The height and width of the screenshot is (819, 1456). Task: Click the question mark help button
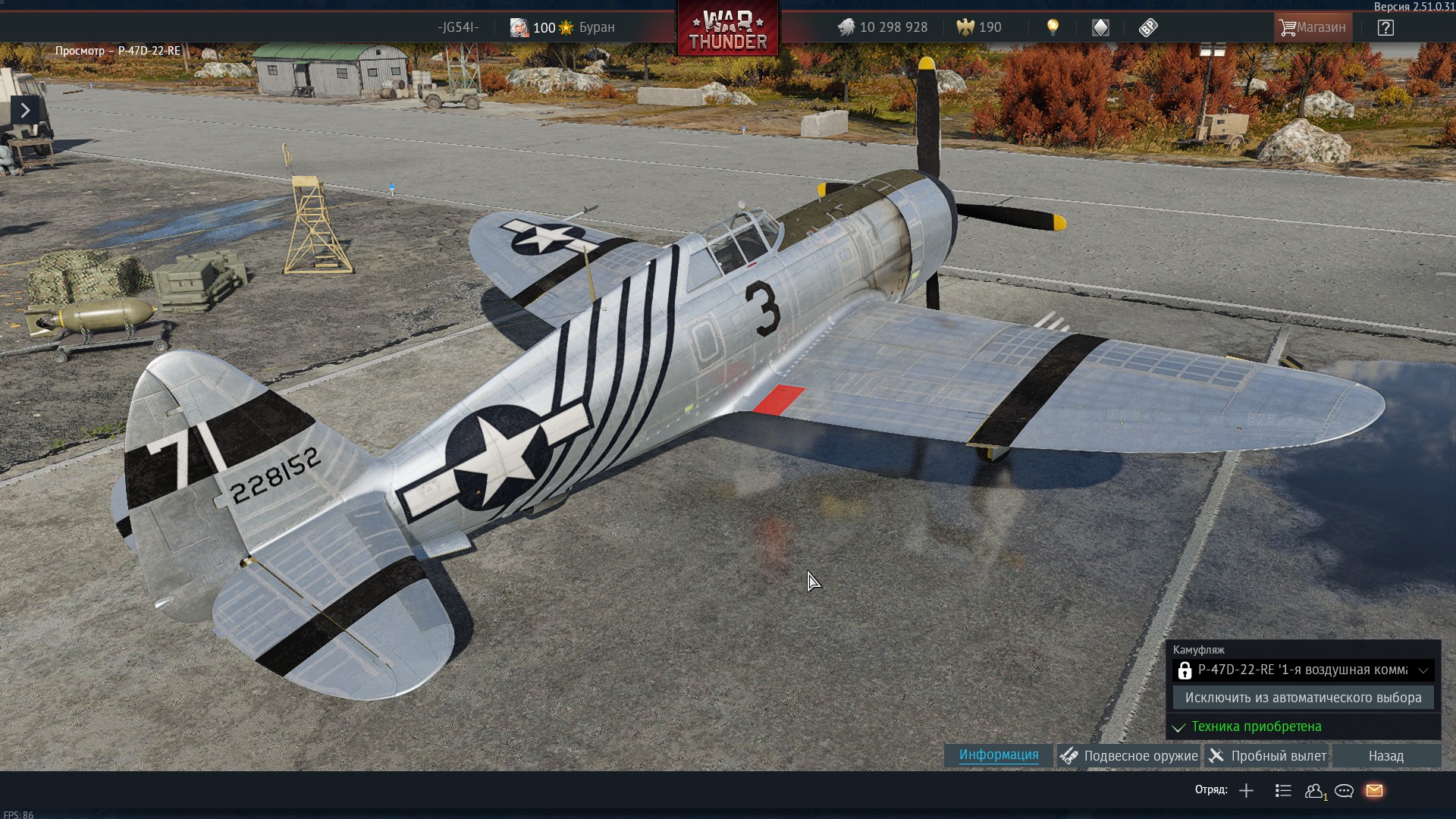pos(1385,28)
